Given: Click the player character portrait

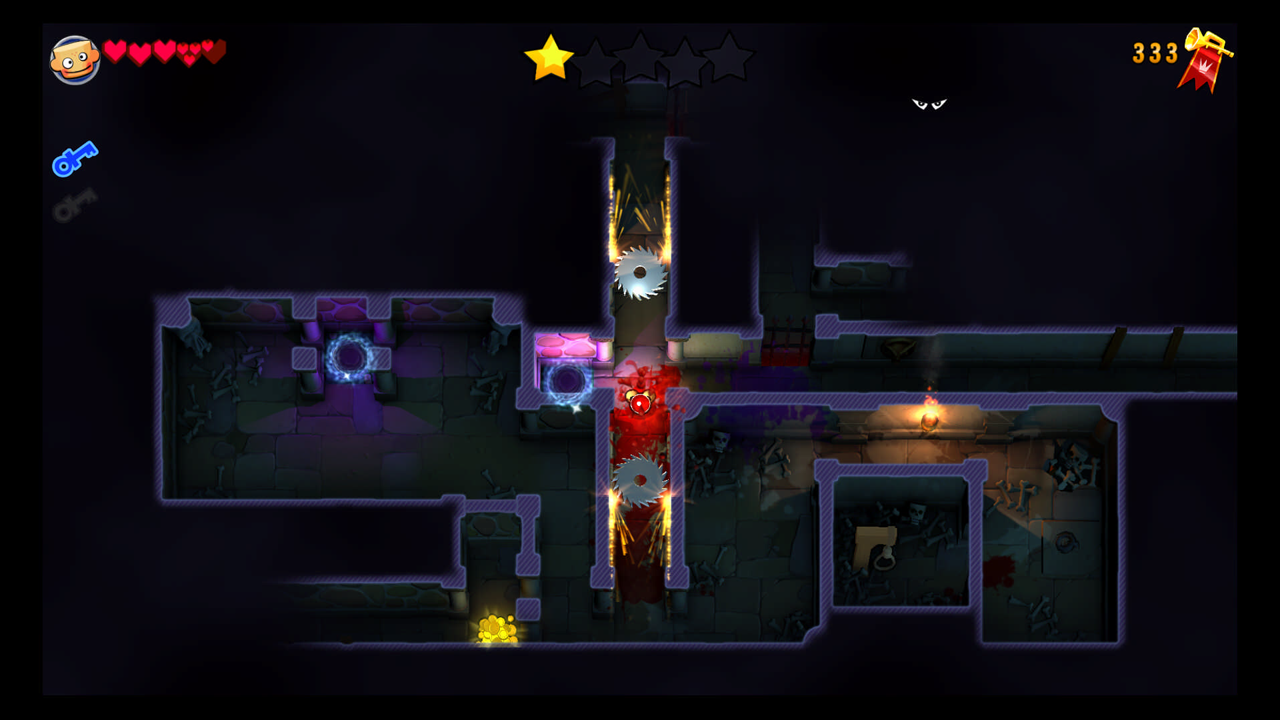Looking at the screenshot, I should (75, 60).
